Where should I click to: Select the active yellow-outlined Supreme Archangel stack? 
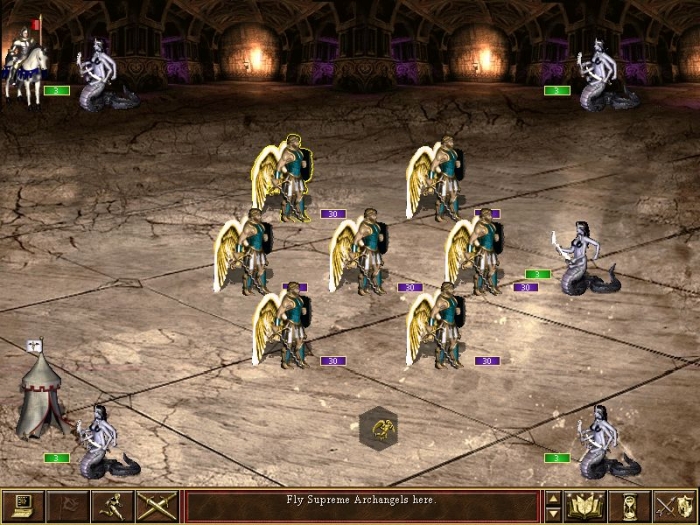285,180
